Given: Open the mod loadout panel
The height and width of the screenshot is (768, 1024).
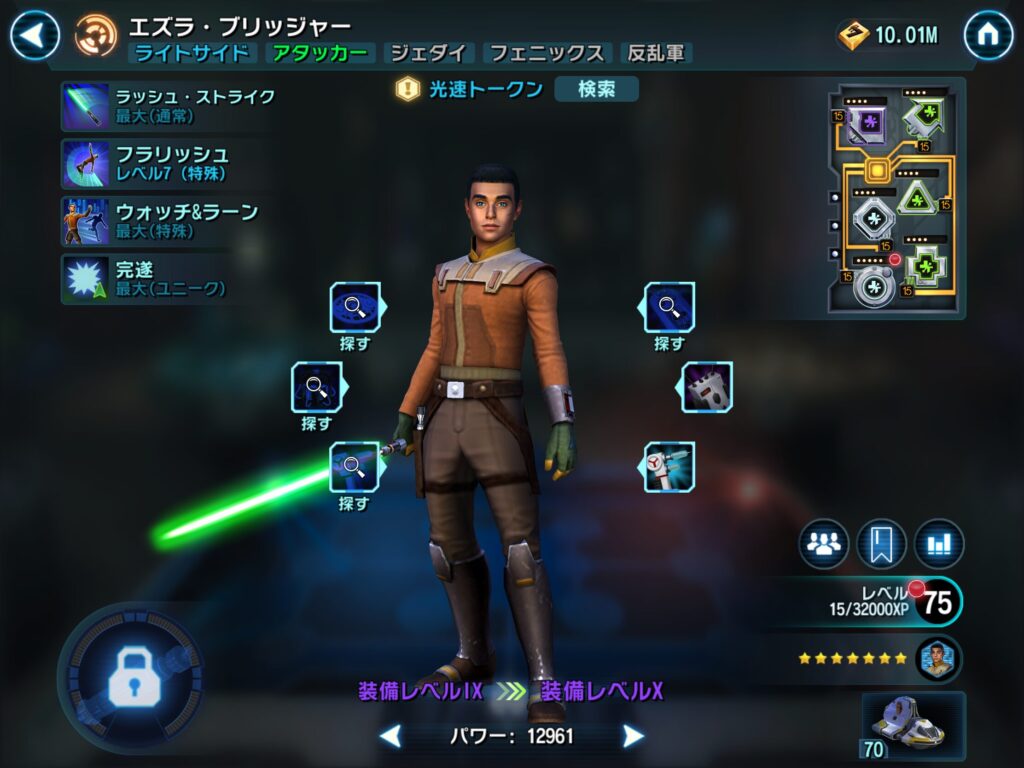Looking at the screenshot, I should click(x=896, y=199).
